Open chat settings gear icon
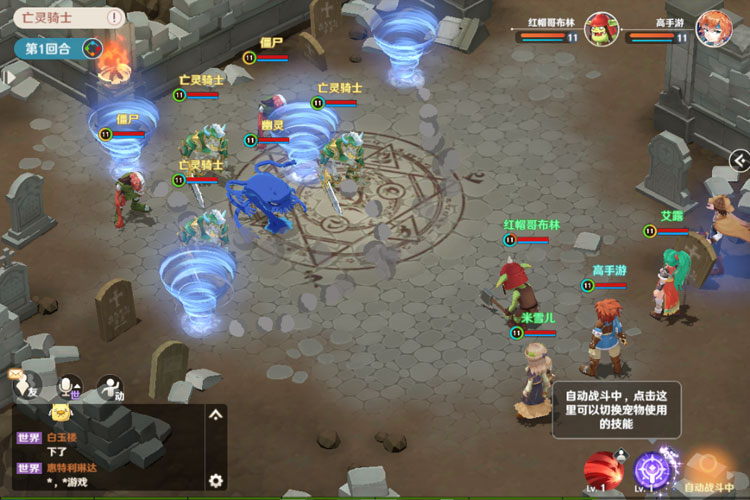The height and width of the screenshot is (500, 750). tap(215, 480)
